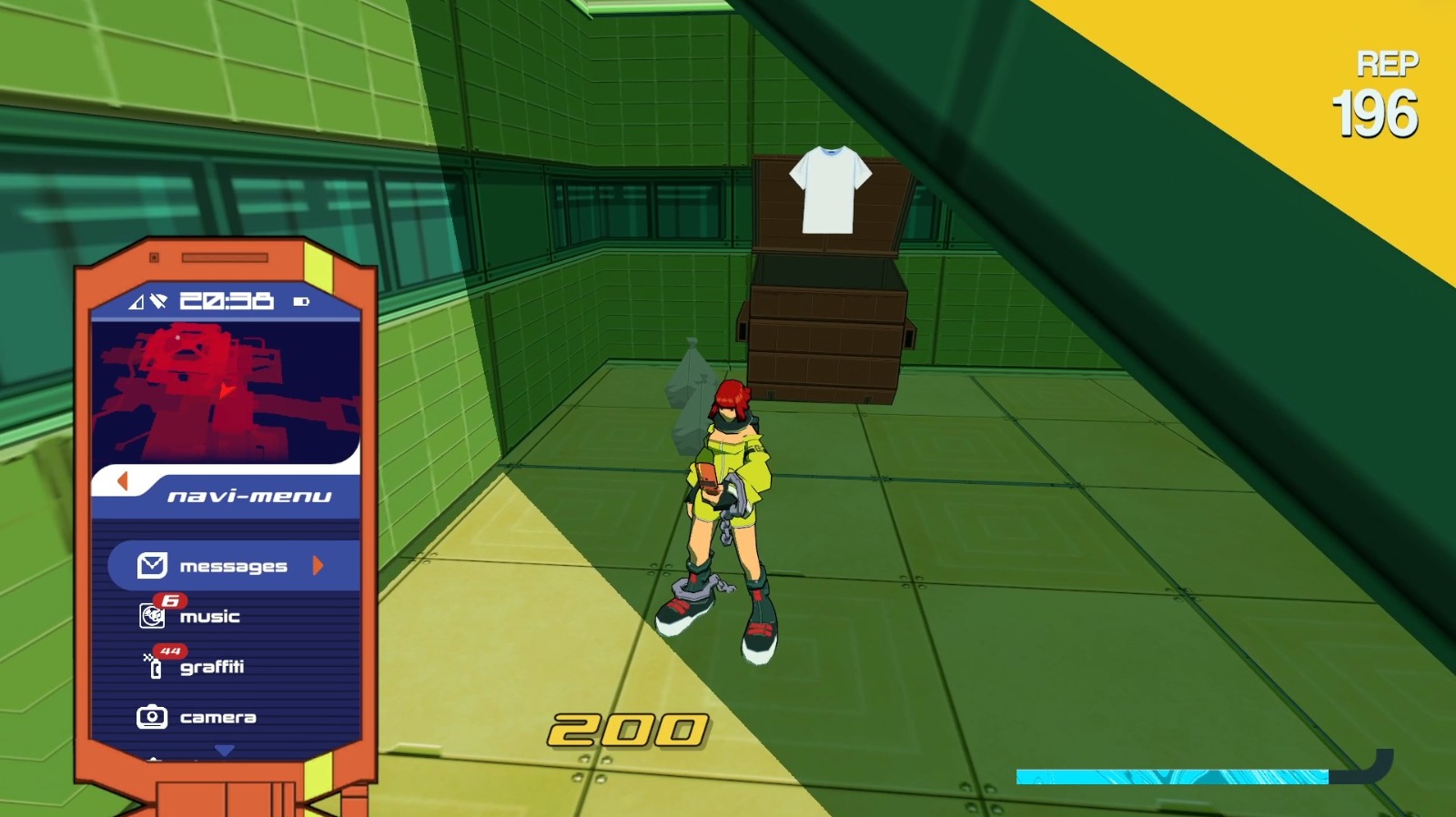Select the signal strength icon
The image size is (1456, 817).
coord(135,301)
